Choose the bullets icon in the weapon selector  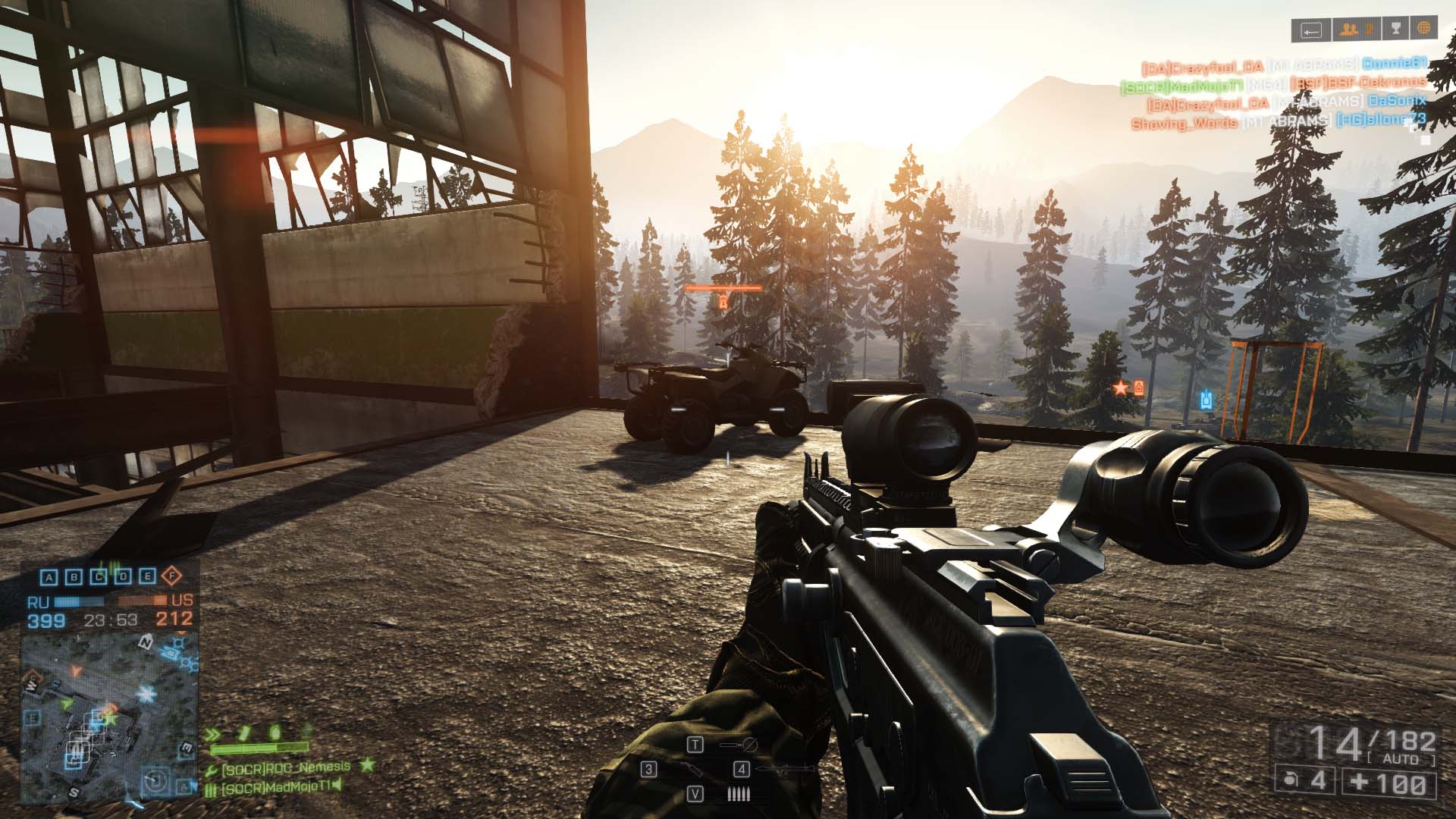coord(739,794)
